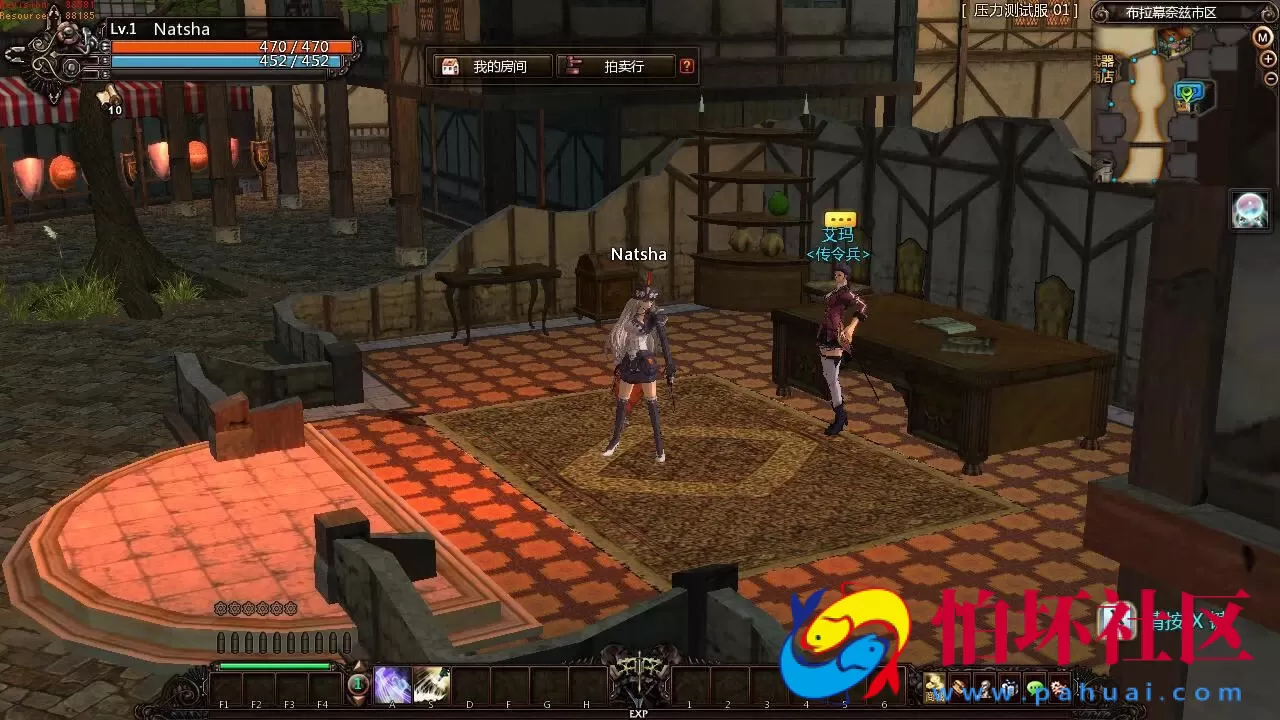Click the EXP progress bar
The height and width of the screenshot is (720, 1280).
click(638, 714)
